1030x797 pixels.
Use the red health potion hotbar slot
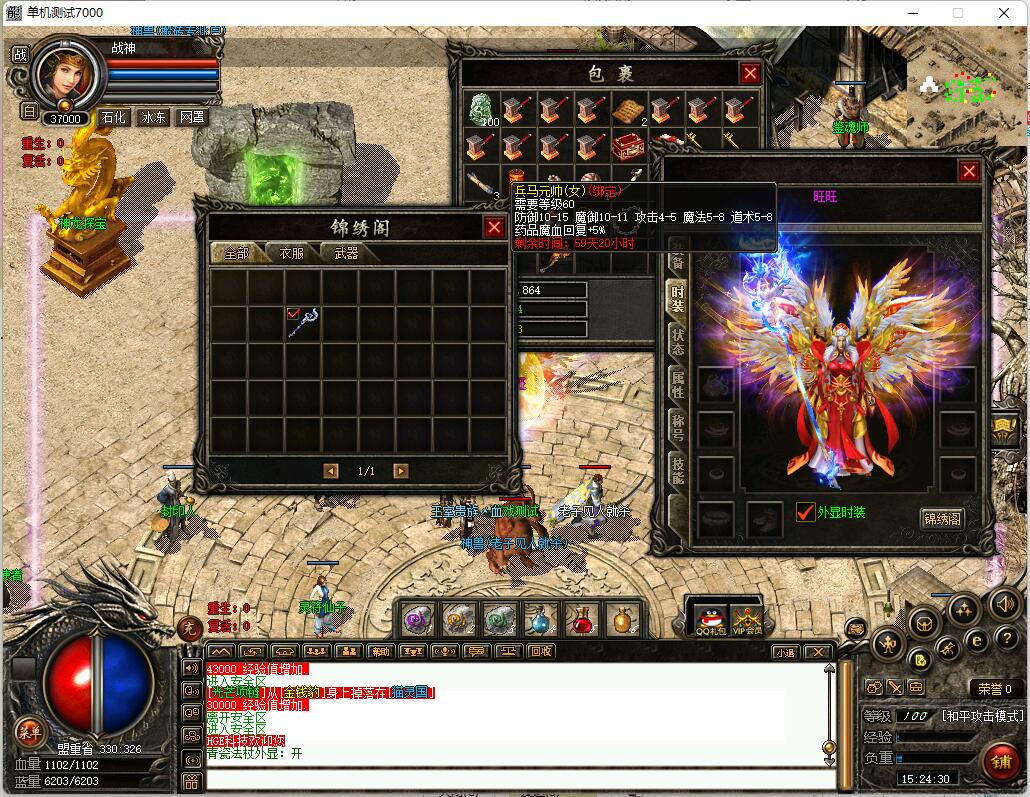(x=582, y=620)
